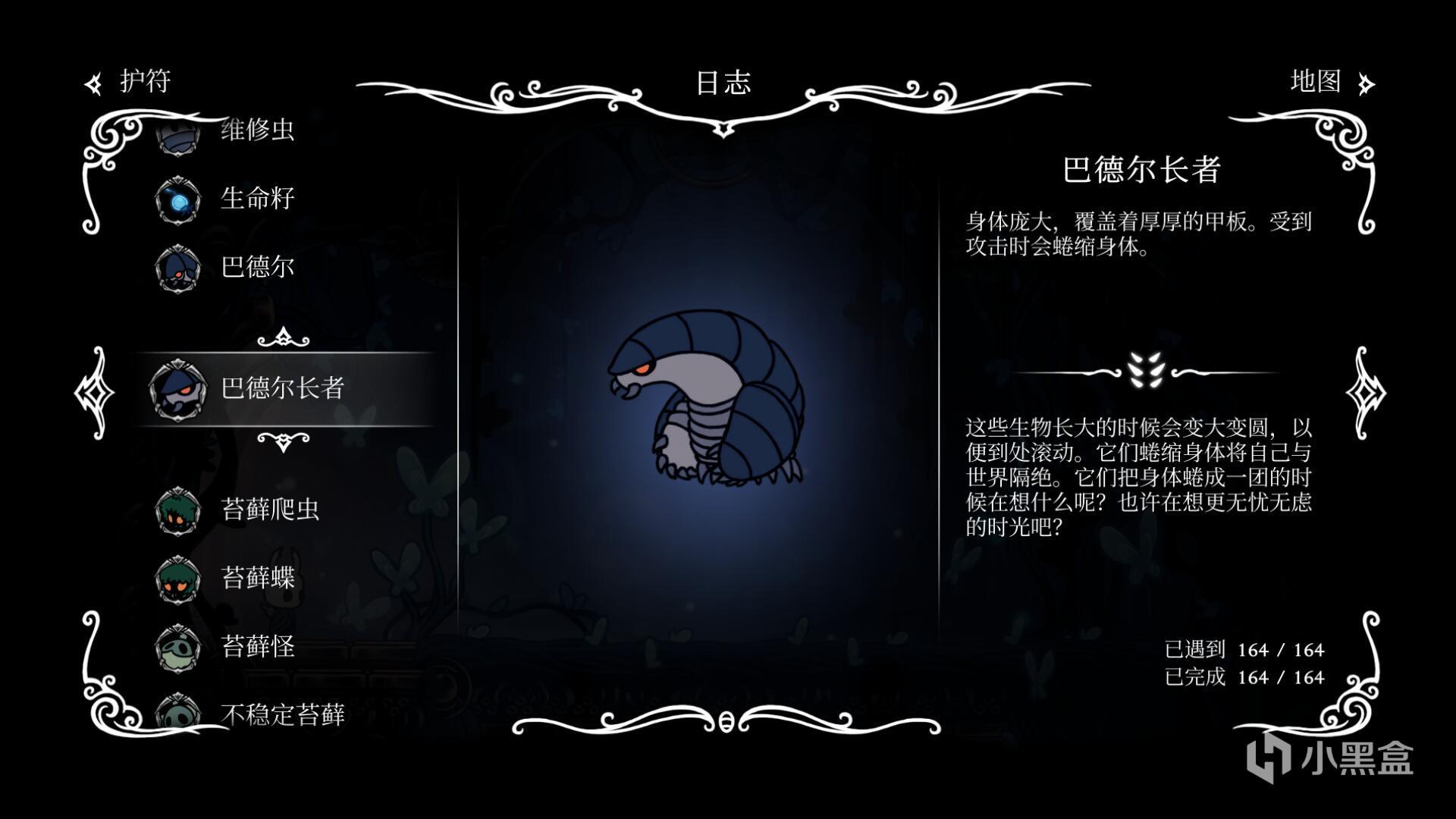Click the list scroll-down arrow ornament
1456x819 pixels.
tap(284, 441)
